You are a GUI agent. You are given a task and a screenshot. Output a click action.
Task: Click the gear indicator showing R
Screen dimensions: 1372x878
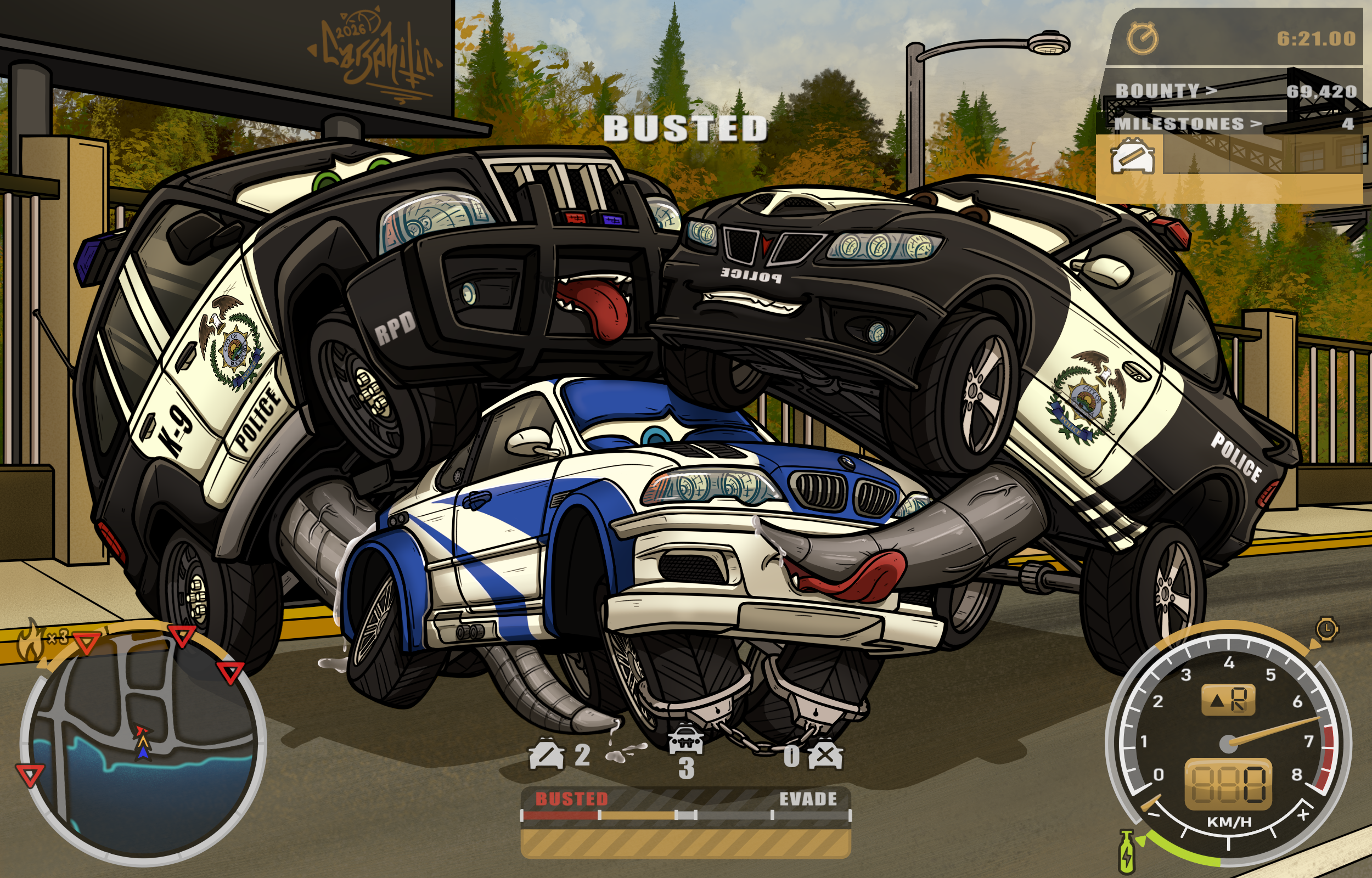[x=1228, y=700]
